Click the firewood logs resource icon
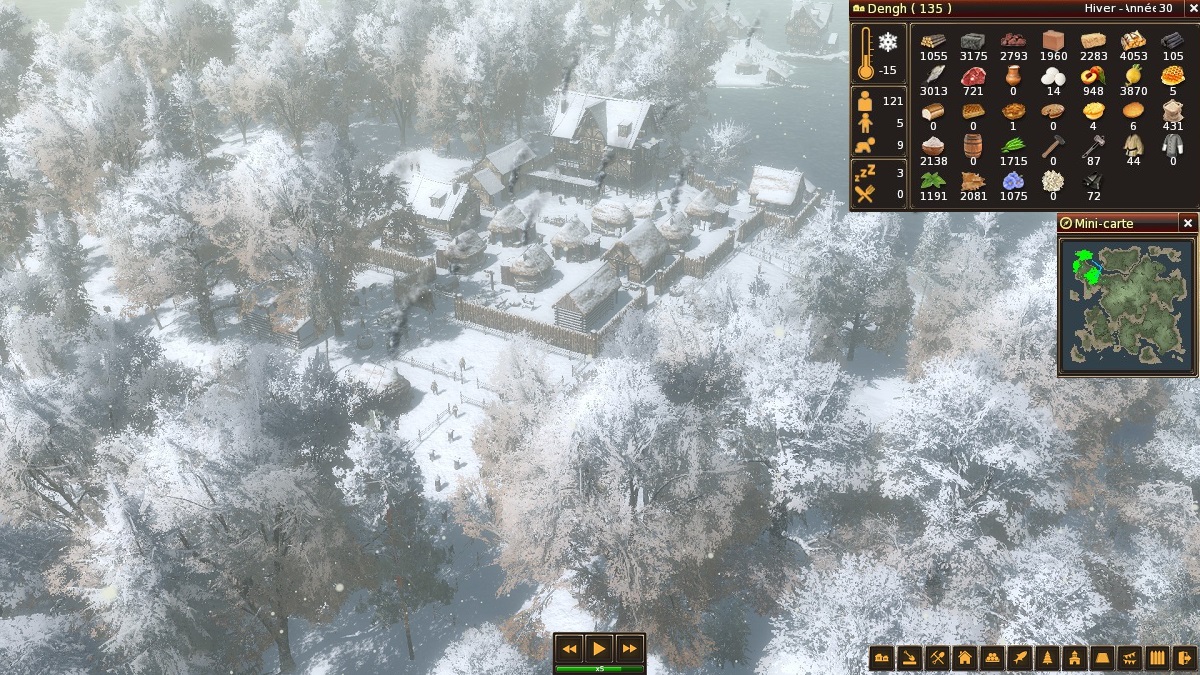Viewport: 1200px width, 675px height. pos(933,41)
